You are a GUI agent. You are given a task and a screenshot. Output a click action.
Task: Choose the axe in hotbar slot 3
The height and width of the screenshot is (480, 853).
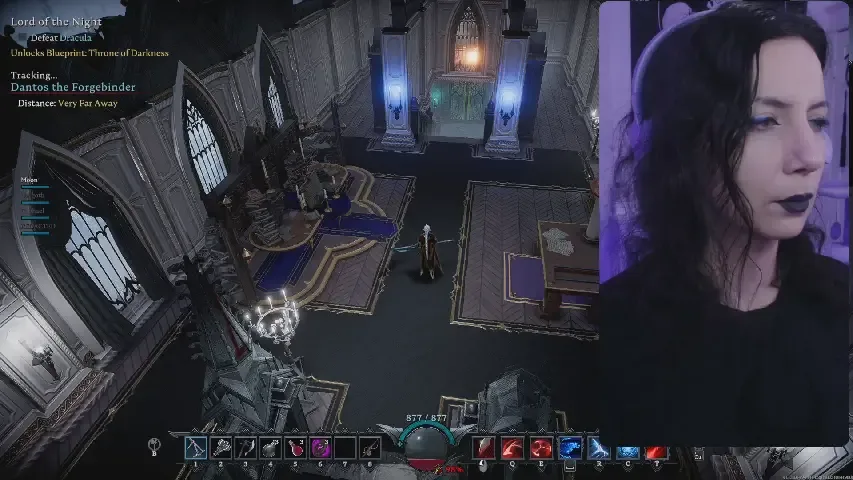click(245, 449)
